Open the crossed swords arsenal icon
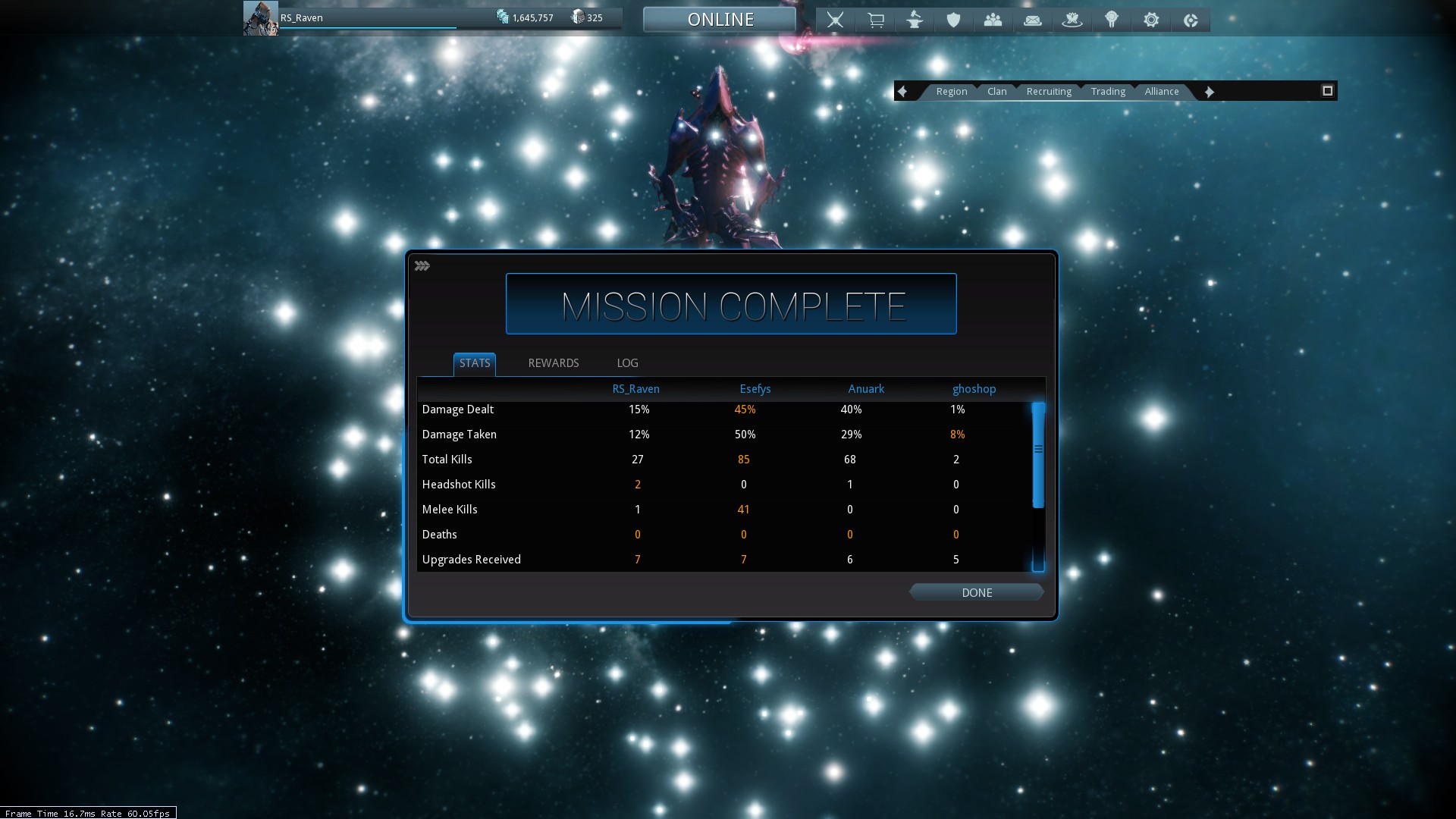The width and height of the screenshot is (1456, 819). tap(835, 20)
